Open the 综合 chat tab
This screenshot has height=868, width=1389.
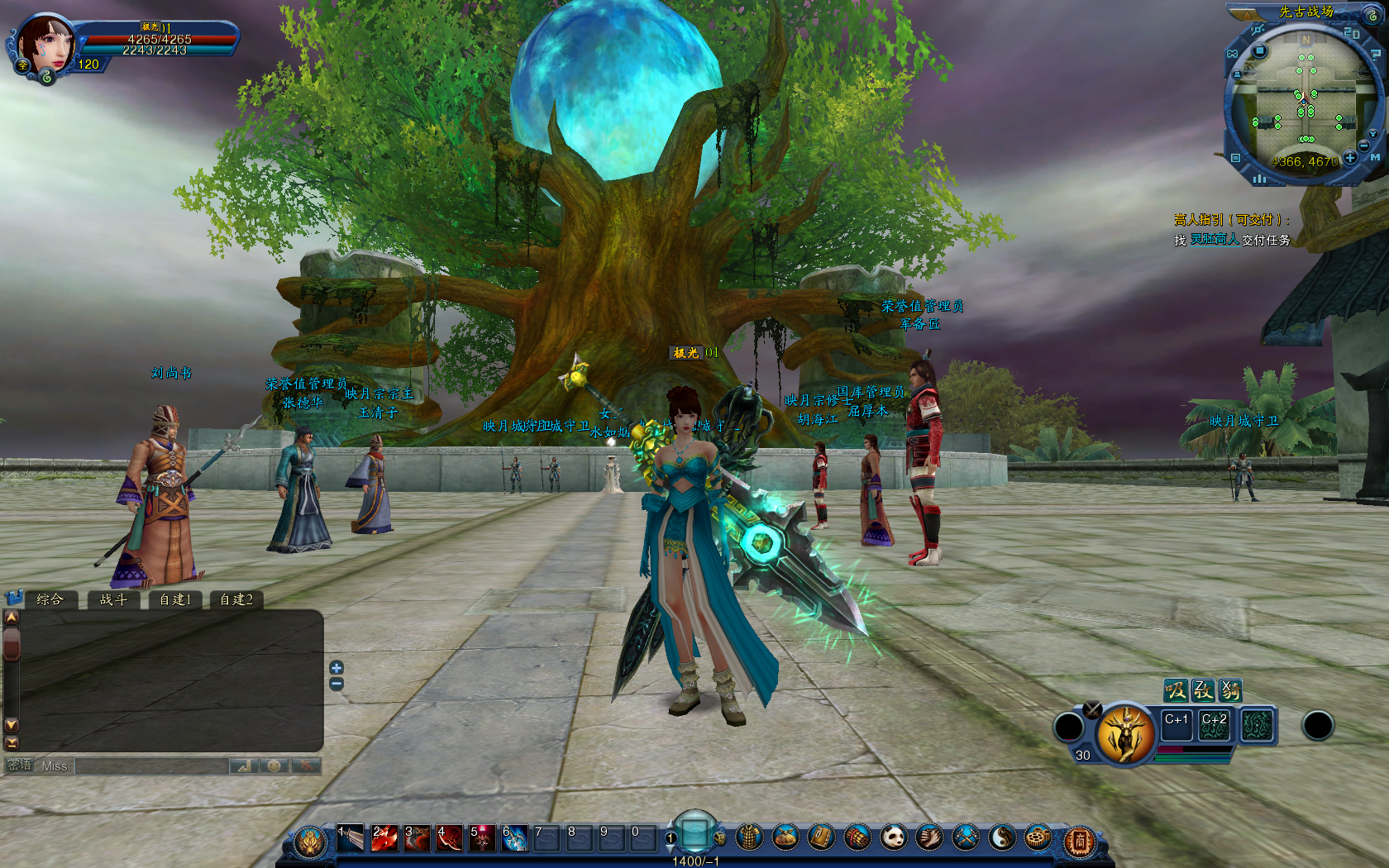tap(50, 599)
